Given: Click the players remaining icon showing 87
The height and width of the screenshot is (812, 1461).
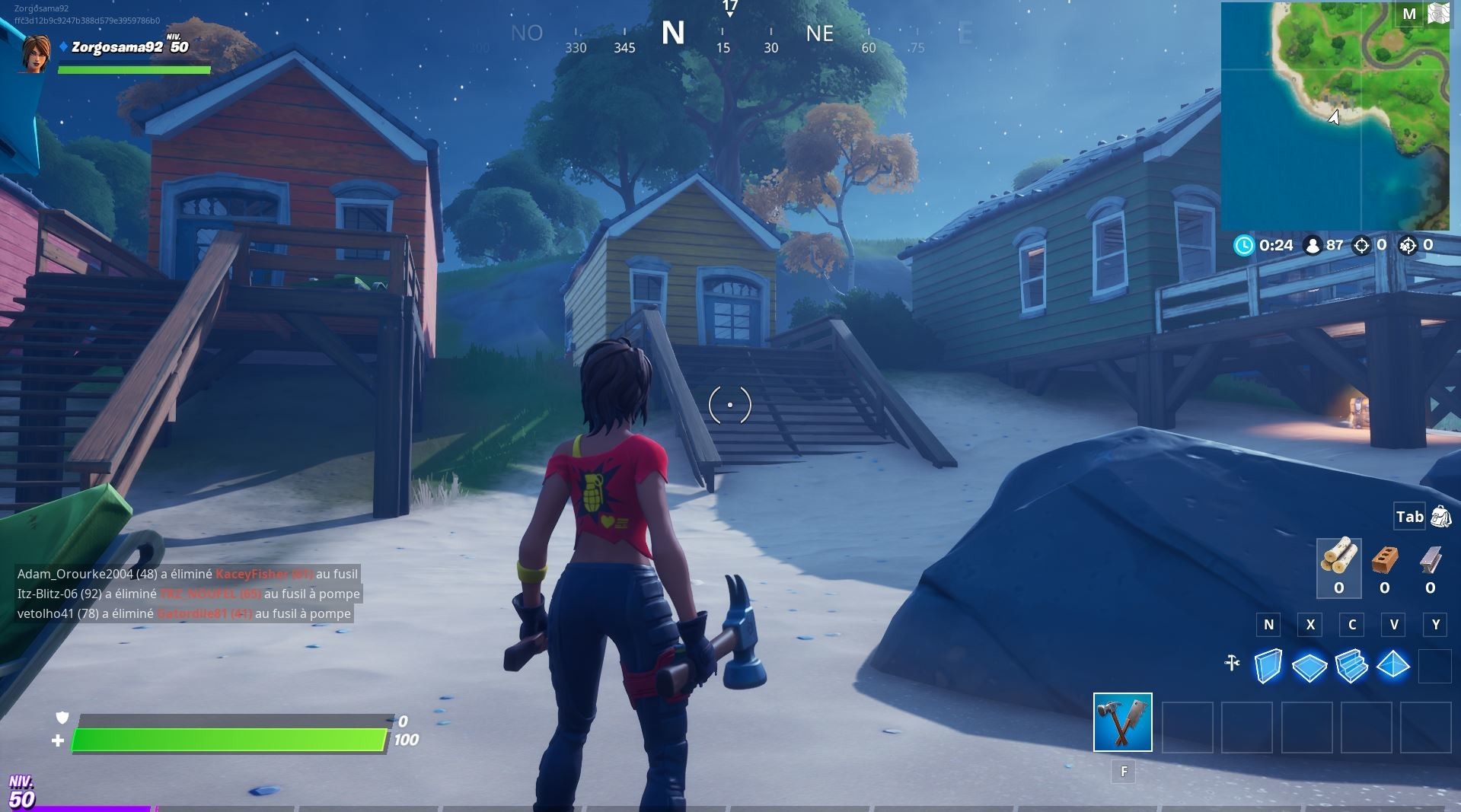Looking at the screenshot, I should [1313, 245].
